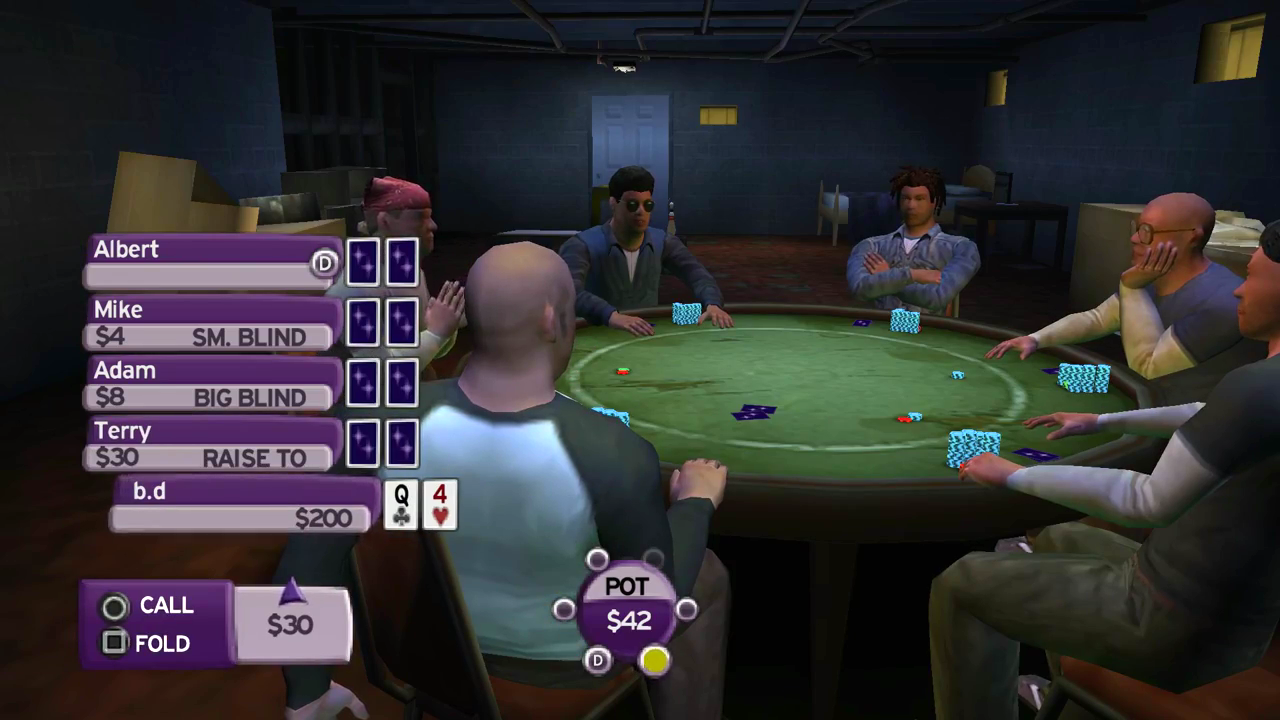
Task: Select b.d's $200 player row
Action: pyautogui.click(x=243, y=505)
